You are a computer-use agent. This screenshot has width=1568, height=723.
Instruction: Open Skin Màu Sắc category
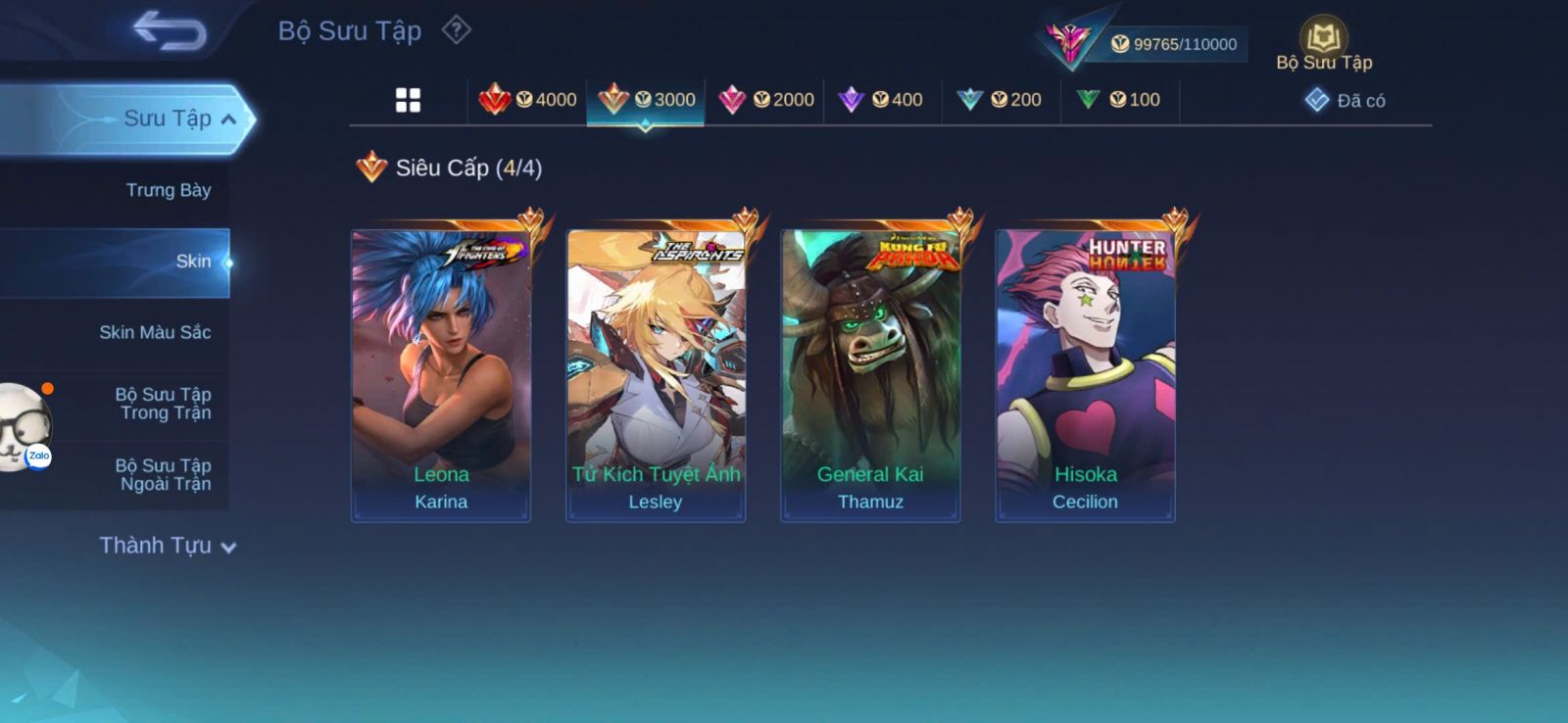coord(155,332)
